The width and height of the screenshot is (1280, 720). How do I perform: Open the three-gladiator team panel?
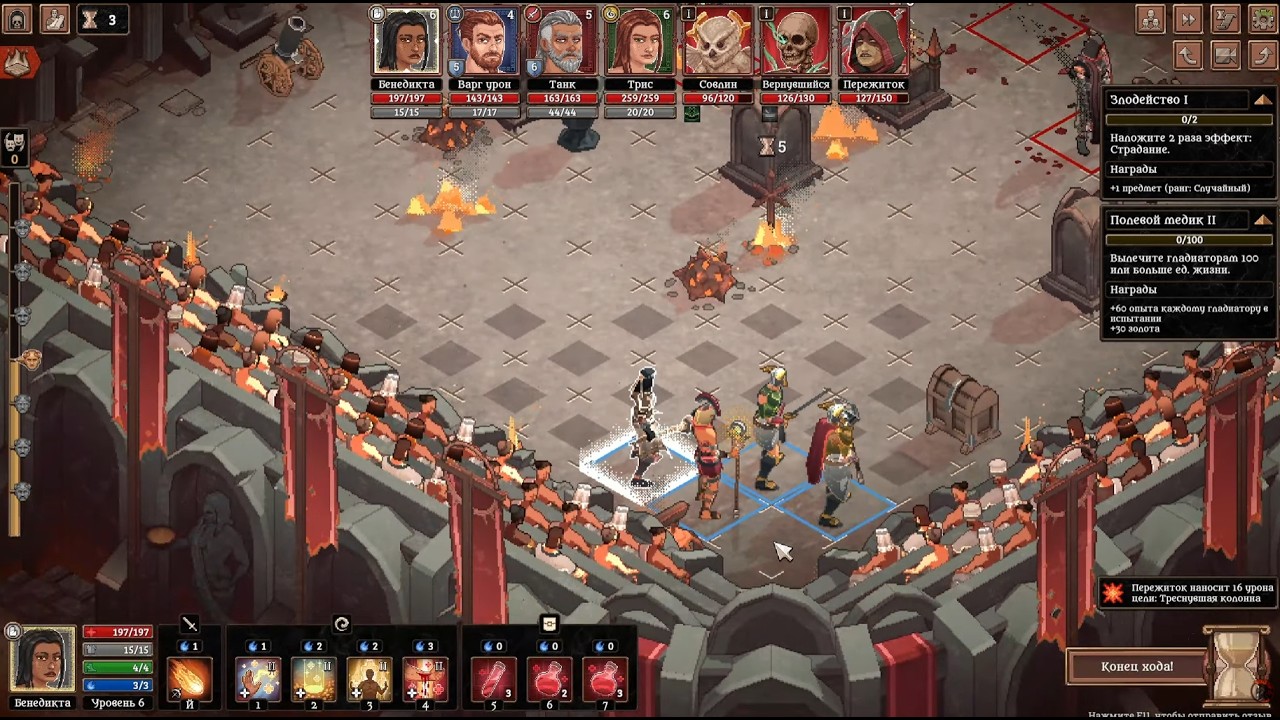coord(1151,19)
